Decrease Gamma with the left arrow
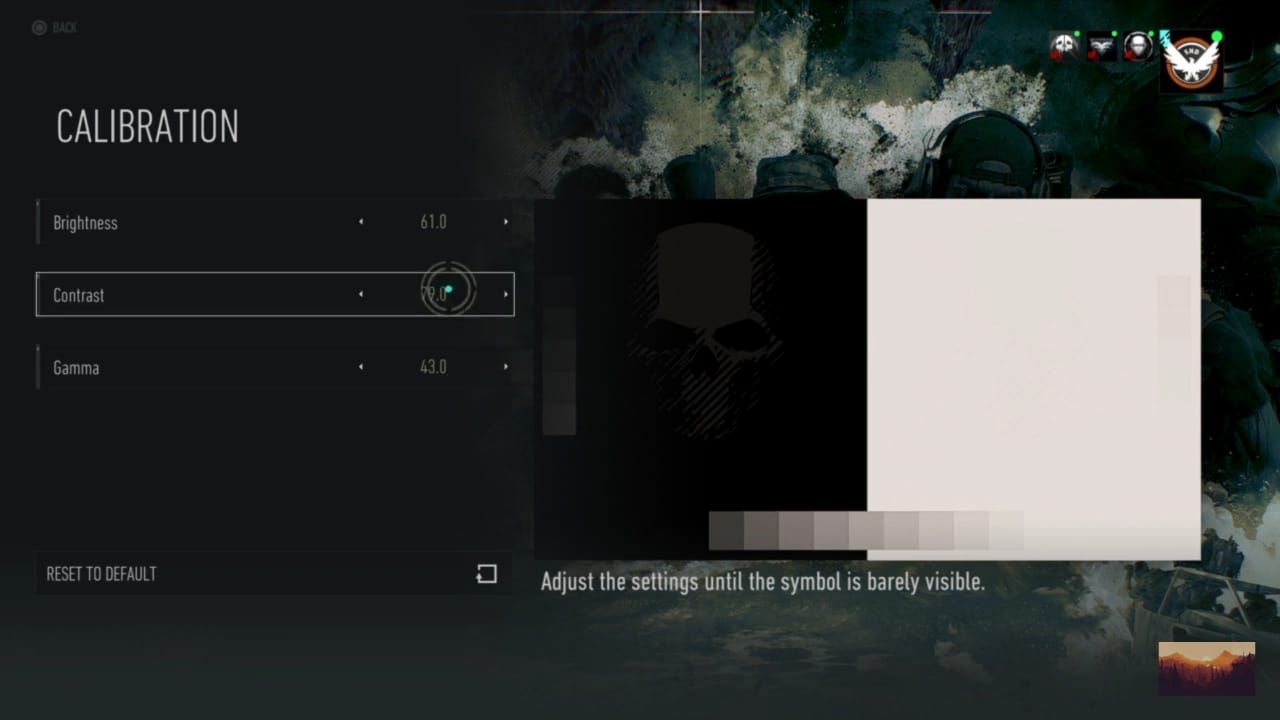Screen dimensions: 1280x720 pos(360,367)
